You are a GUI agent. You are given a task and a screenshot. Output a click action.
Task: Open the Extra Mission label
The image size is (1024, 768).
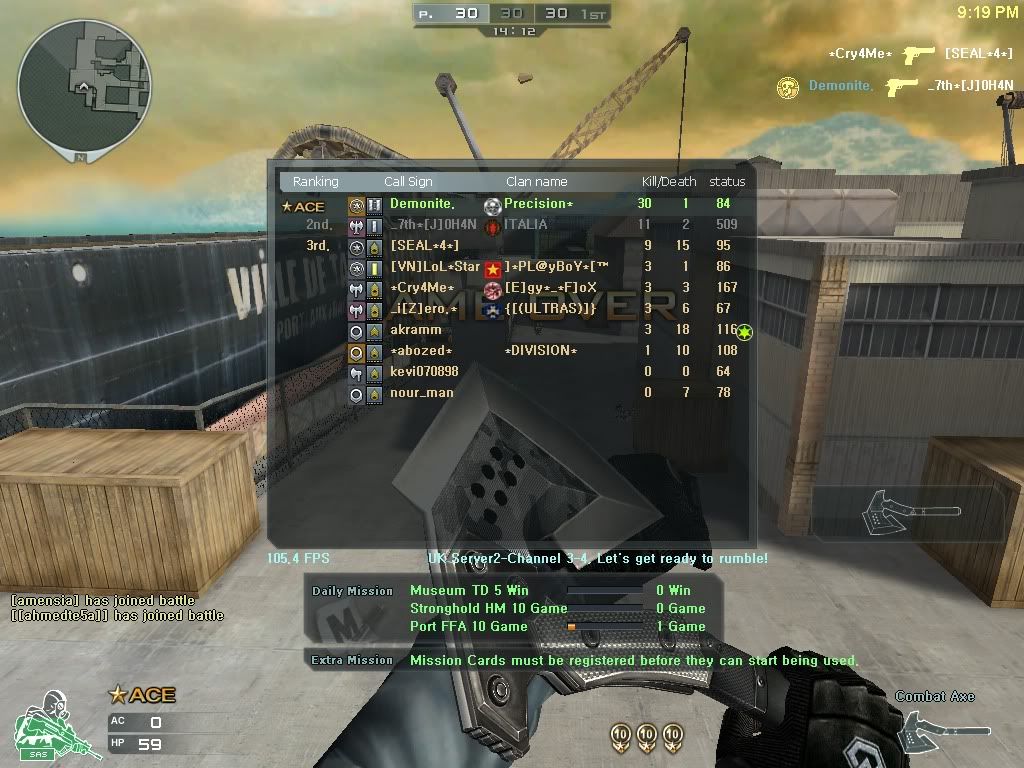click(x=352, y=660)
